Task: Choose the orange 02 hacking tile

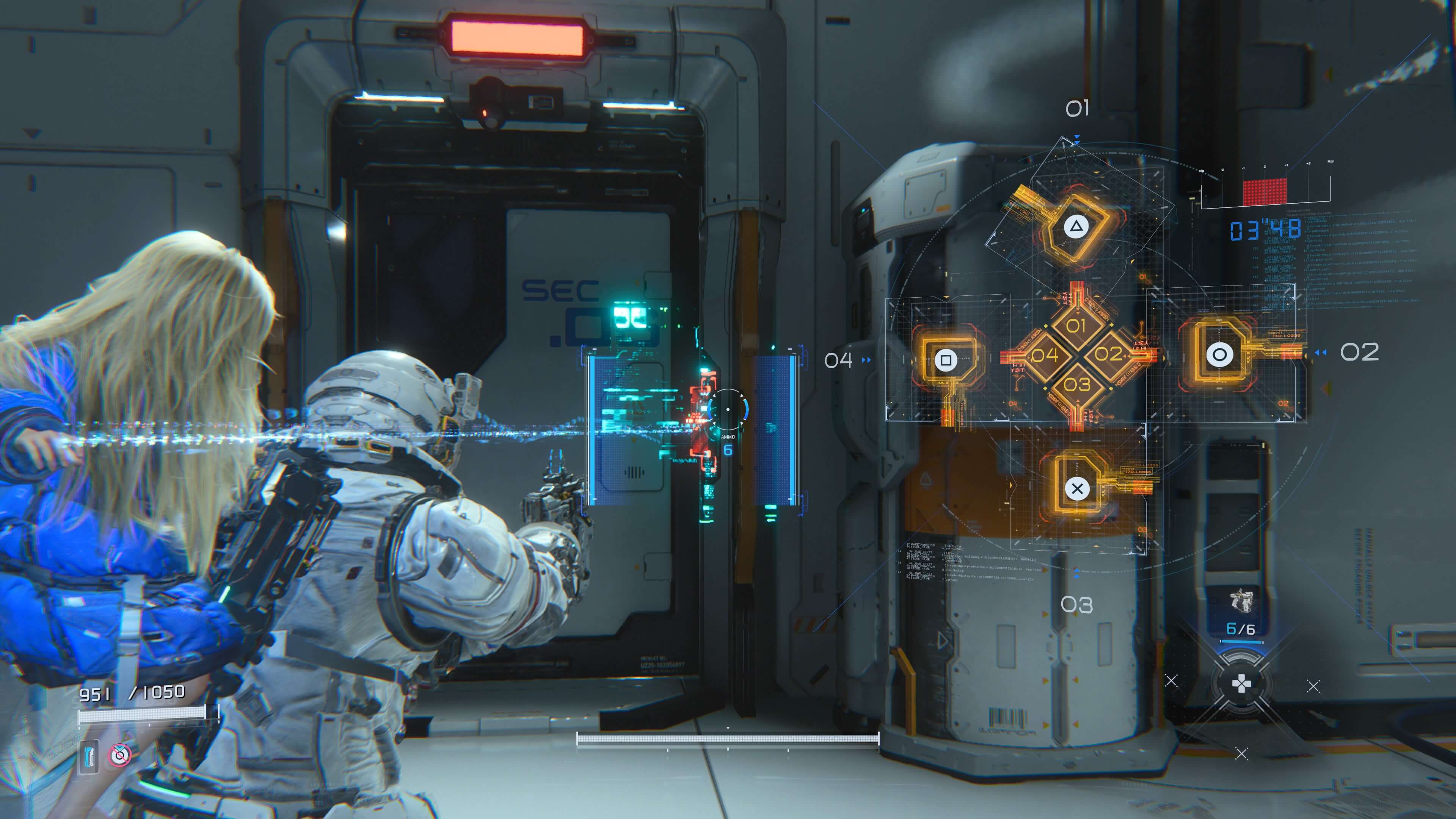Action: (x=1108, y=355)
